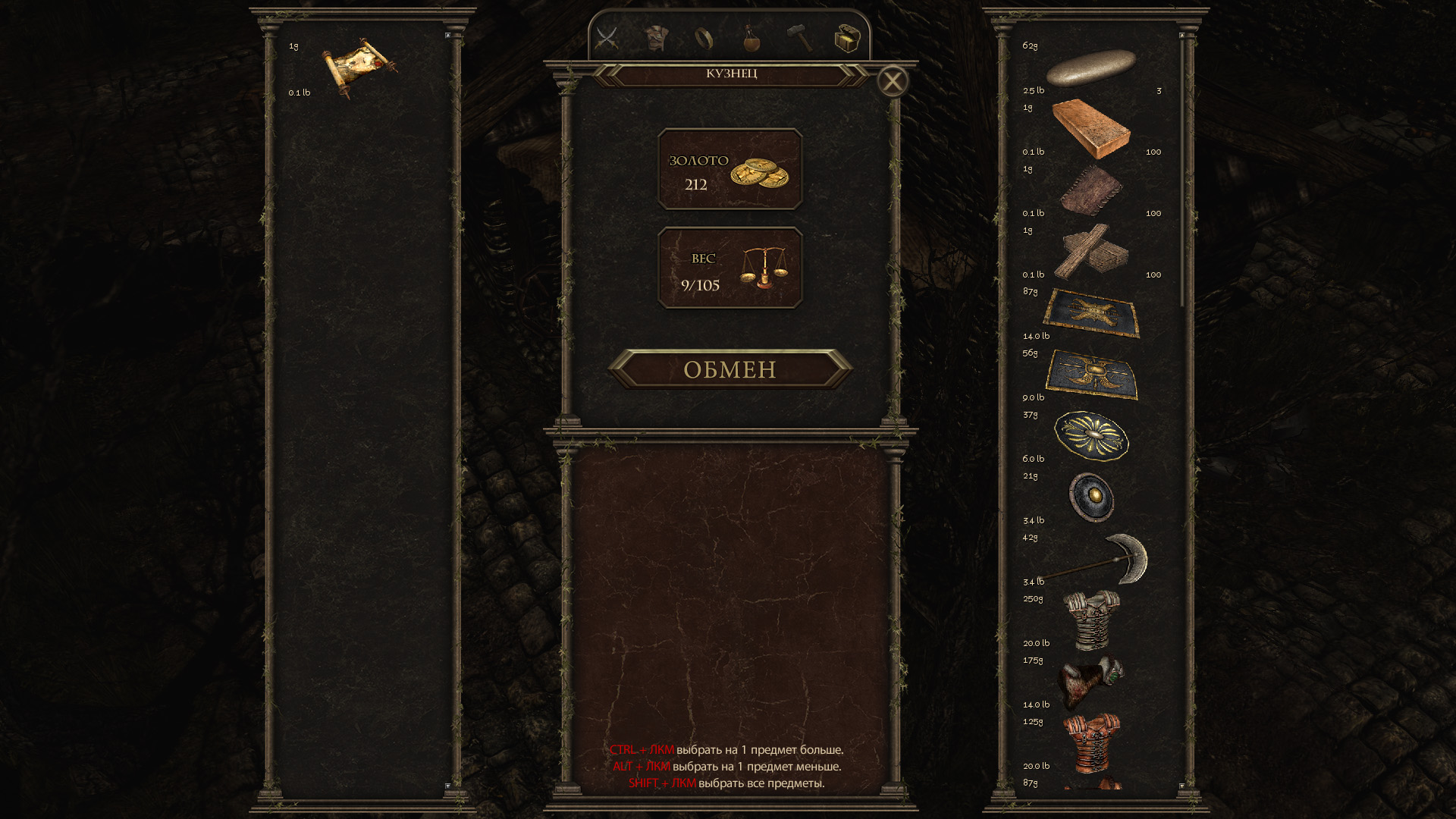Select the 87g rectangular tower shield
Screen dimensions: 1456x819
pos(1091,313)
